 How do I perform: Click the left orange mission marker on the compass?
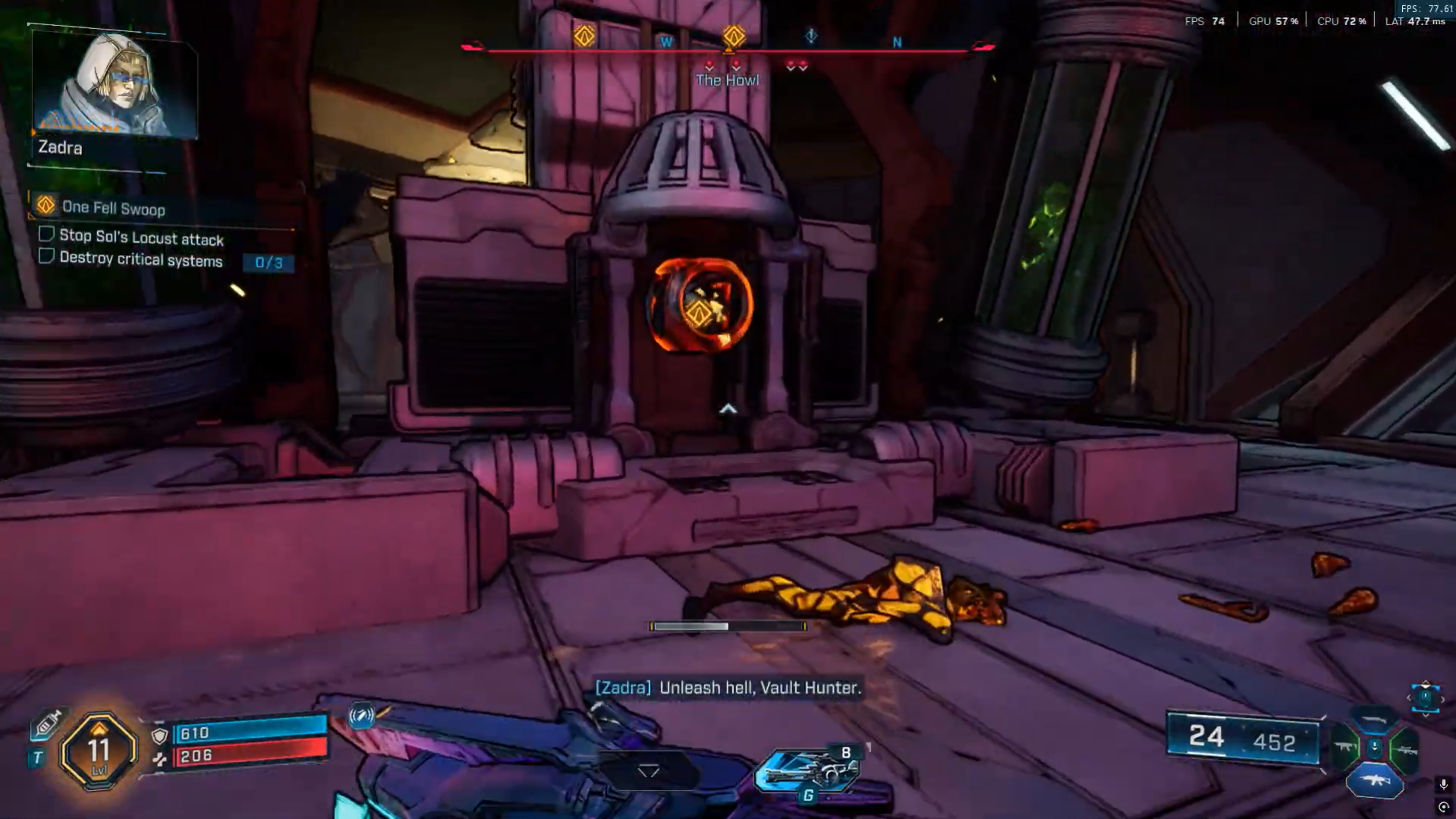[584, 36]
